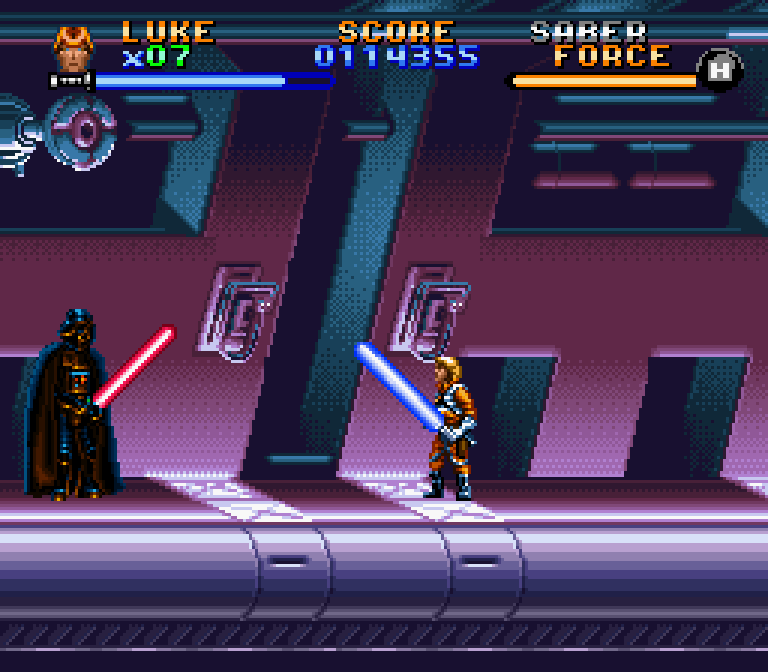Click Luke's character portrait icon
Viewport: 768px width, 672px height.
[73, 49]
